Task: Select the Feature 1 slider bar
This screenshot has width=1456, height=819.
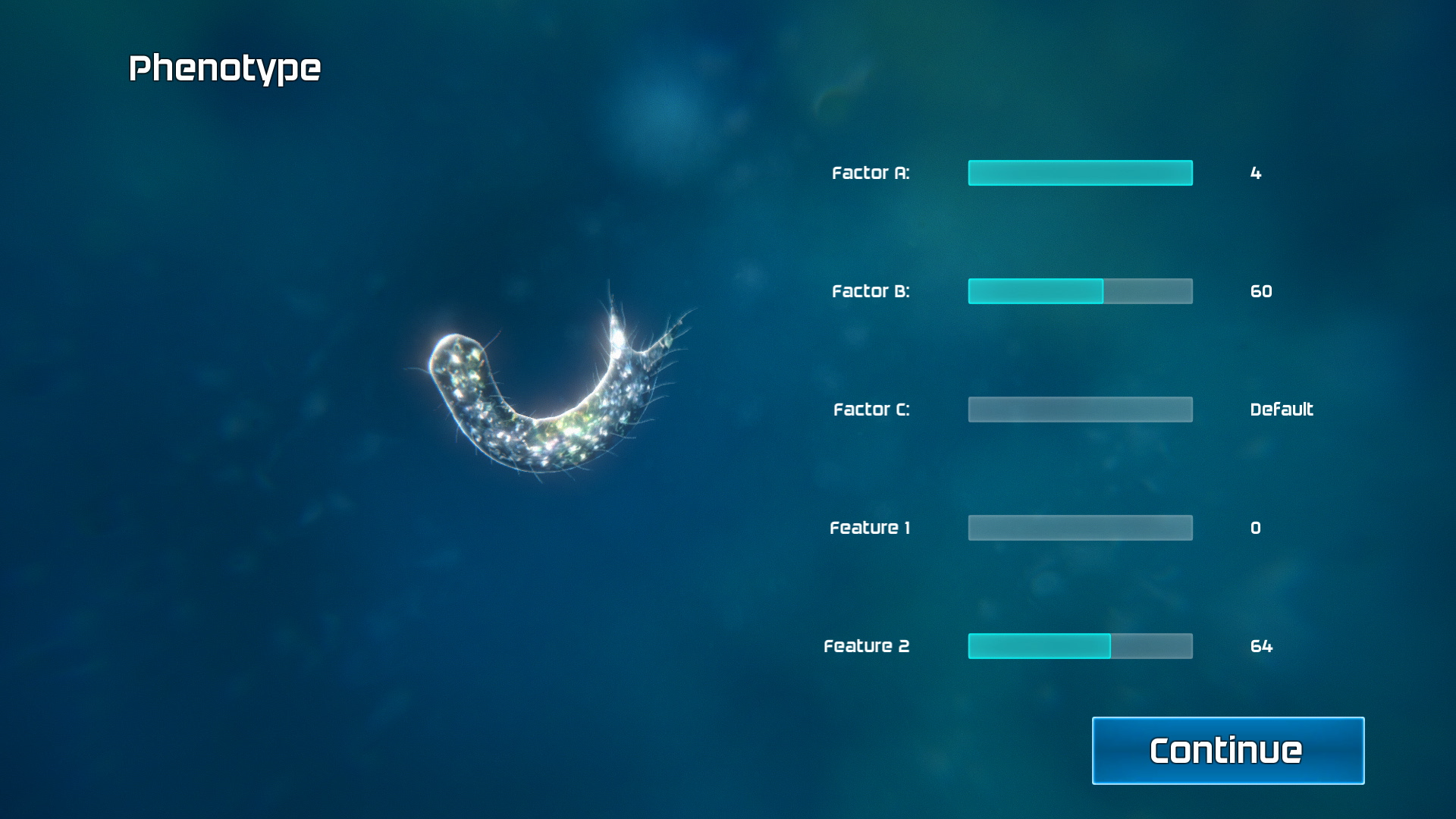Action: point(1080,527)
